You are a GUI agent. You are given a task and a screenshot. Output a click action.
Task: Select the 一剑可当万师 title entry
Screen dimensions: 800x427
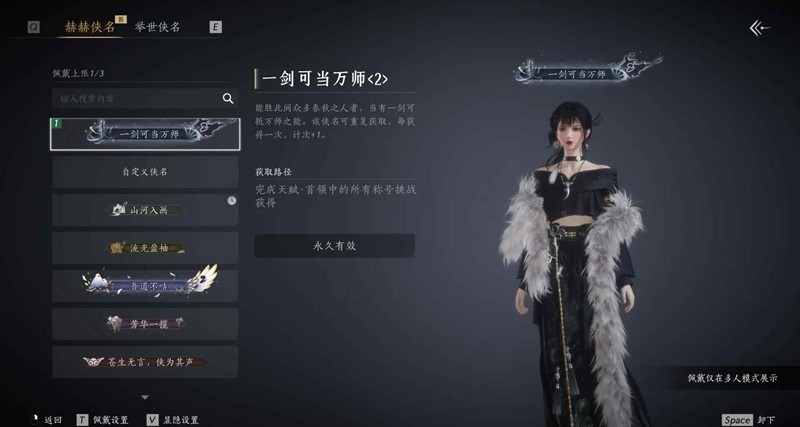pos(145,132)
